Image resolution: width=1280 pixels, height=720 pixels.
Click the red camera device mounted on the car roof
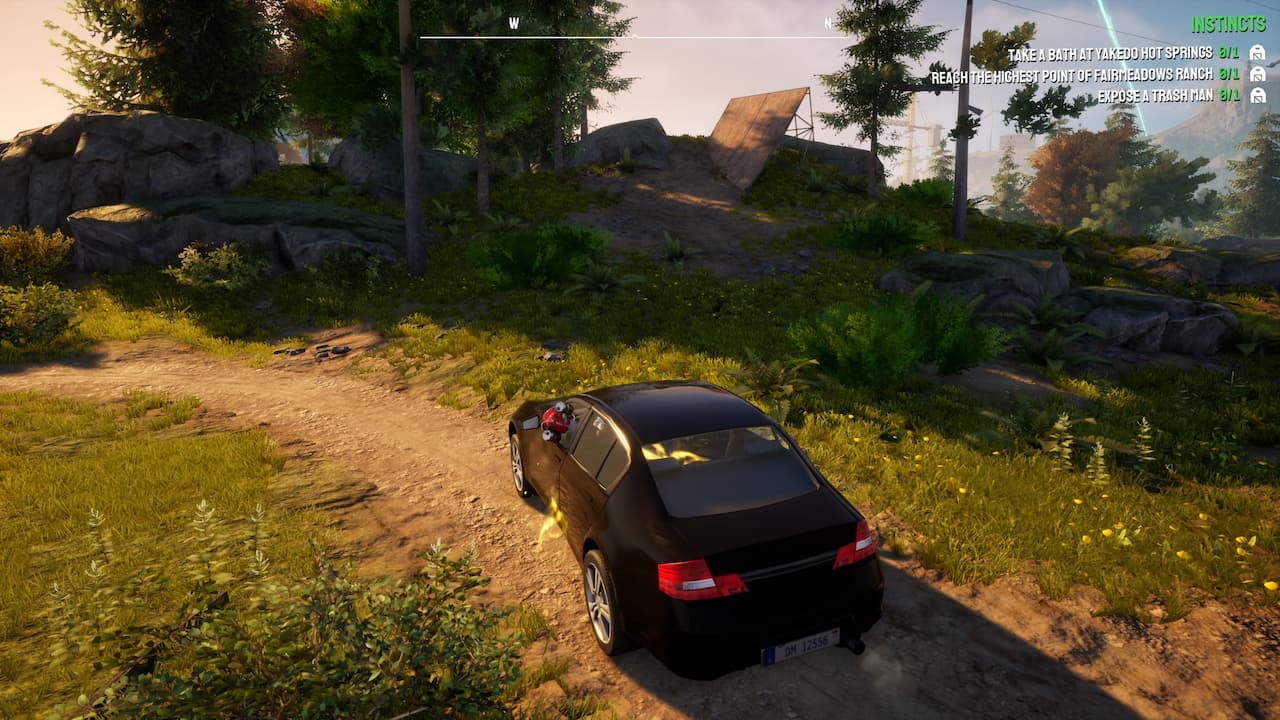point(556,423)
